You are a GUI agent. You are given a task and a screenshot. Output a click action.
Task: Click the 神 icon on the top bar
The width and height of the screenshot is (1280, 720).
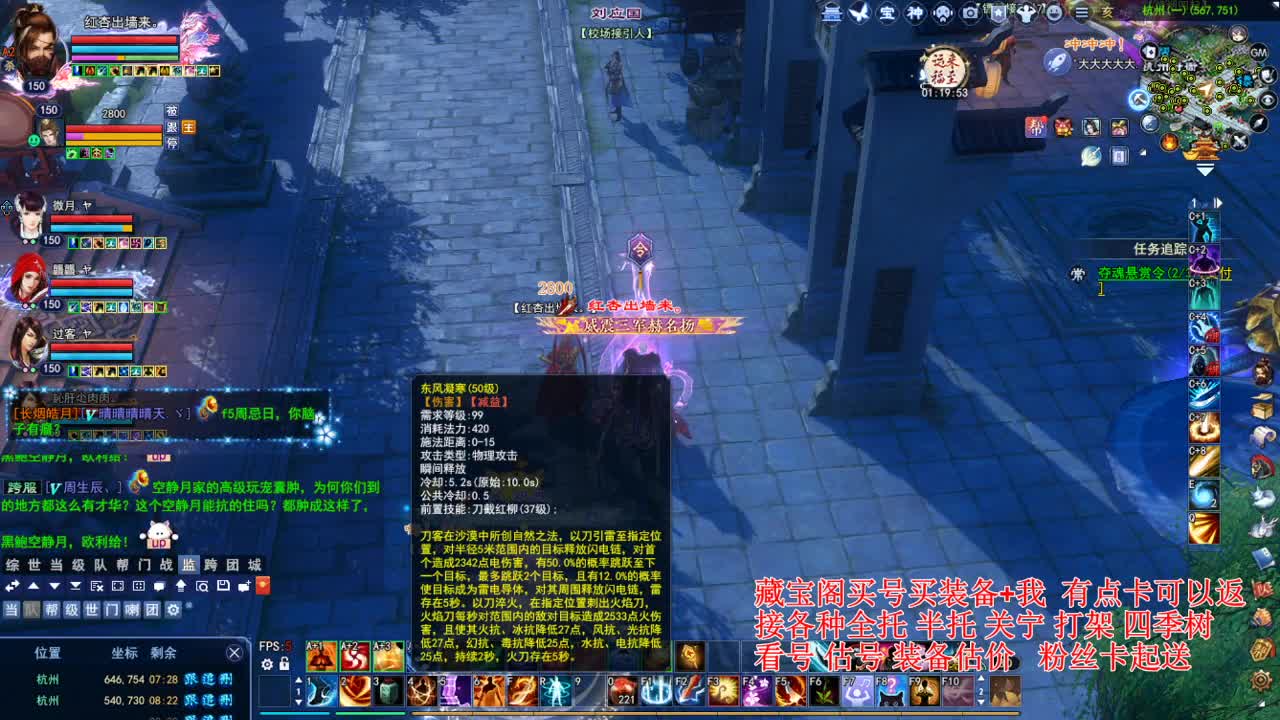pyautogui.click(x=915, y=13)
